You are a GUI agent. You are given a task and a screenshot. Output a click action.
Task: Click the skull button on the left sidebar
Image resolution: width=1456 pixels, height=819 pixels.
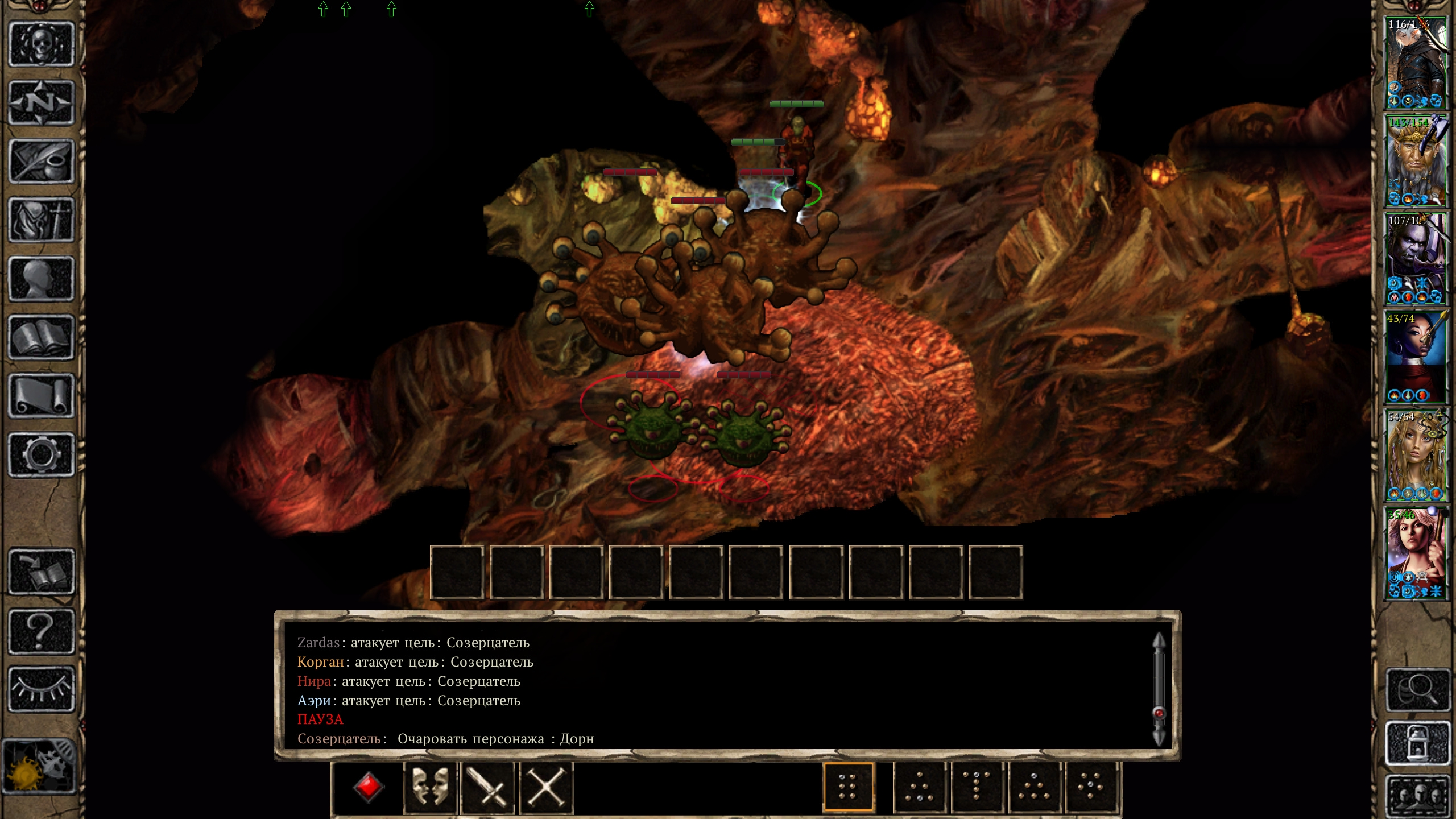click(41, 45)
